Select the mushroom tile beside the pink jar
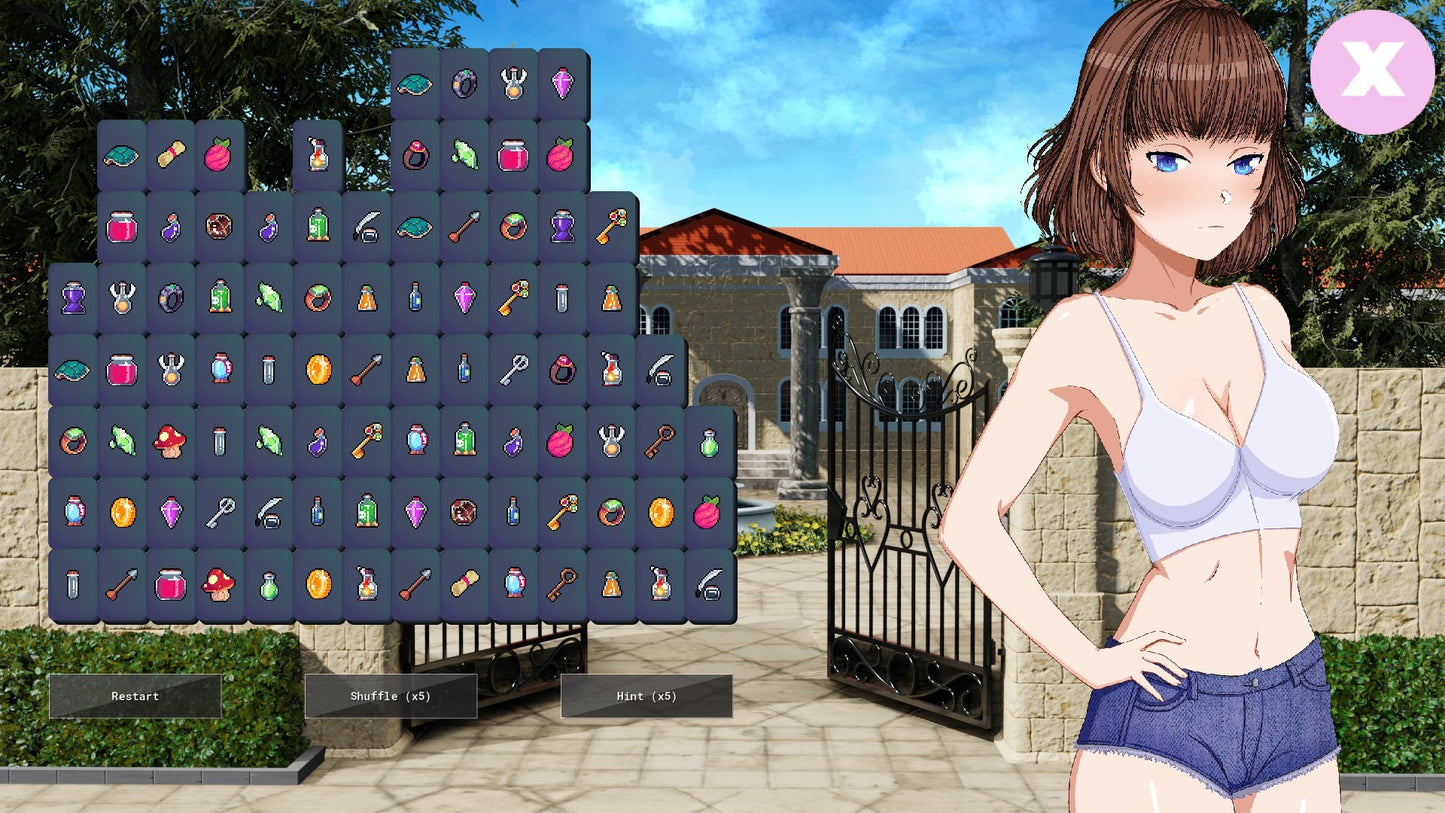Image resolution: width=1445 pixels, height=813 pixels. (x=219, y=584)
